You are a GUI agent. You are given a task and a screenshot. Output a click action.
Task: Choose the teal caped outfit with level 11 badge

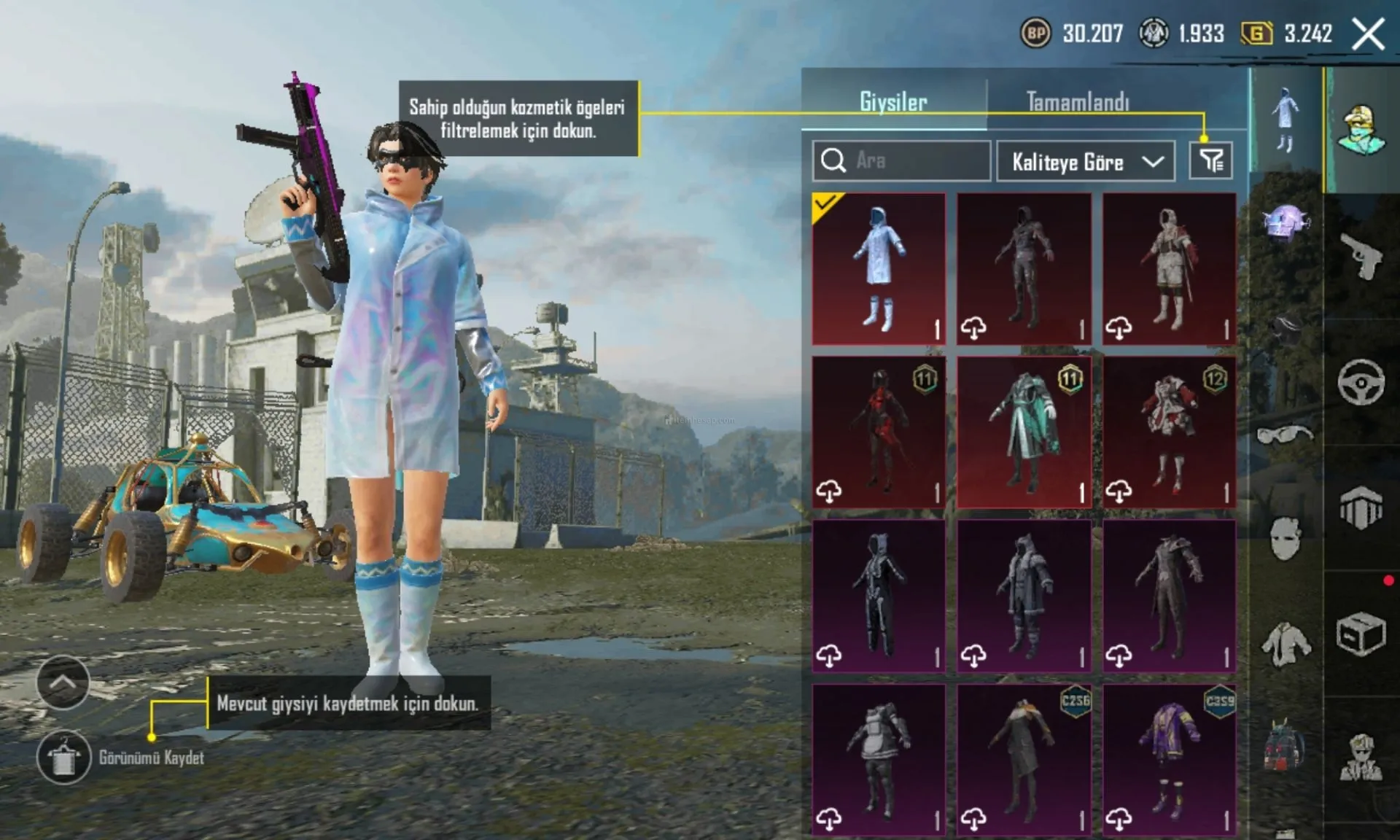pos(1024,432)
